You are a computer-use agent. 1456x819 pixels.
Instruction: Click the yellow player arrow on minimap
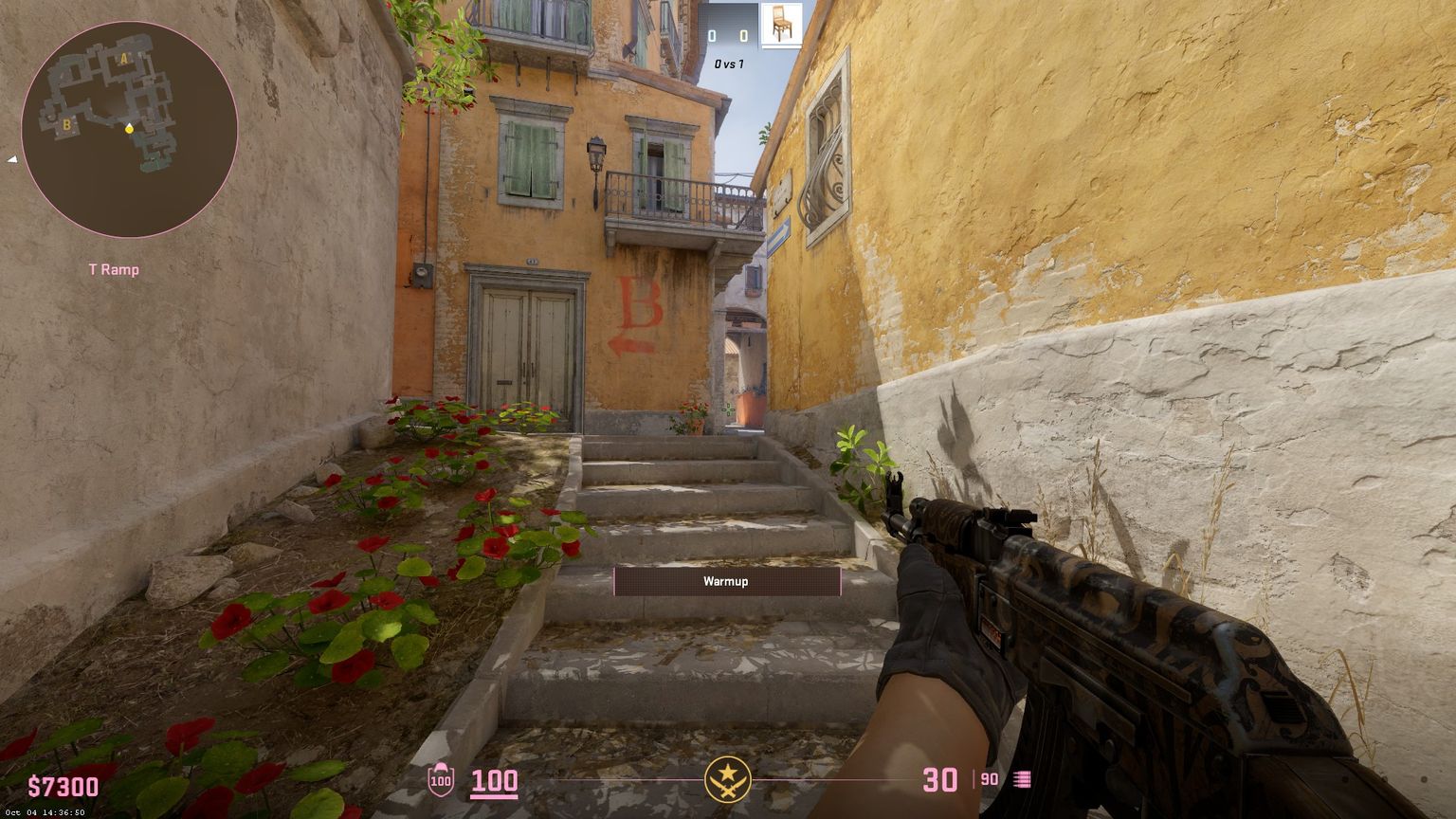point(130,129)
